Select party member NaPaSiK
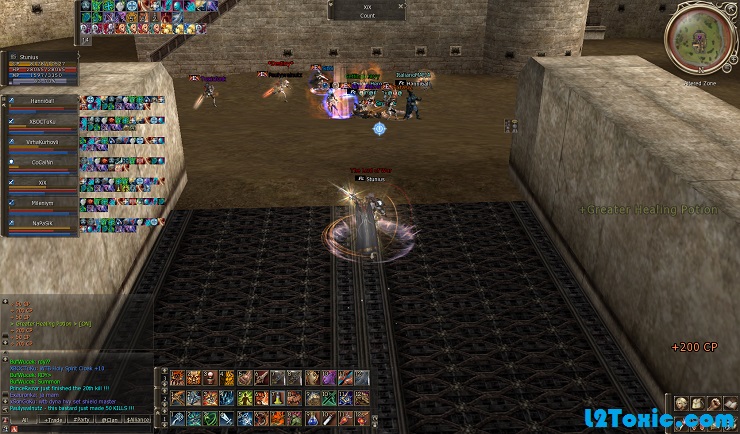Viewport: 740px width, 434px height. (41, 223)
